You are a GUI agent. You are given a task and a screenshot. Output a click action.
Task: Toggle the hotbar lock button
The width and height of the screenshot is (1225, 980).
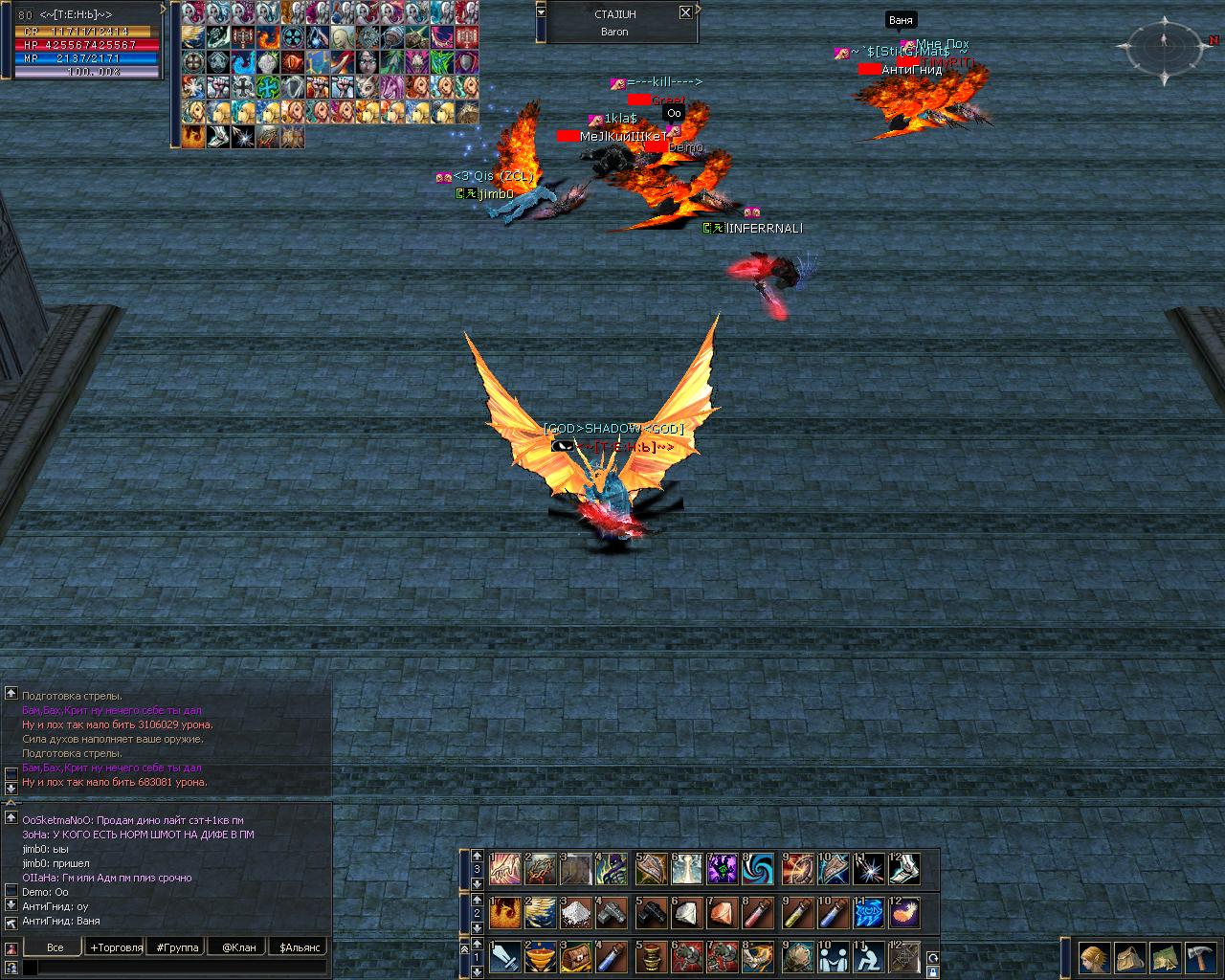pyautogui.click(x=932, y=972)
